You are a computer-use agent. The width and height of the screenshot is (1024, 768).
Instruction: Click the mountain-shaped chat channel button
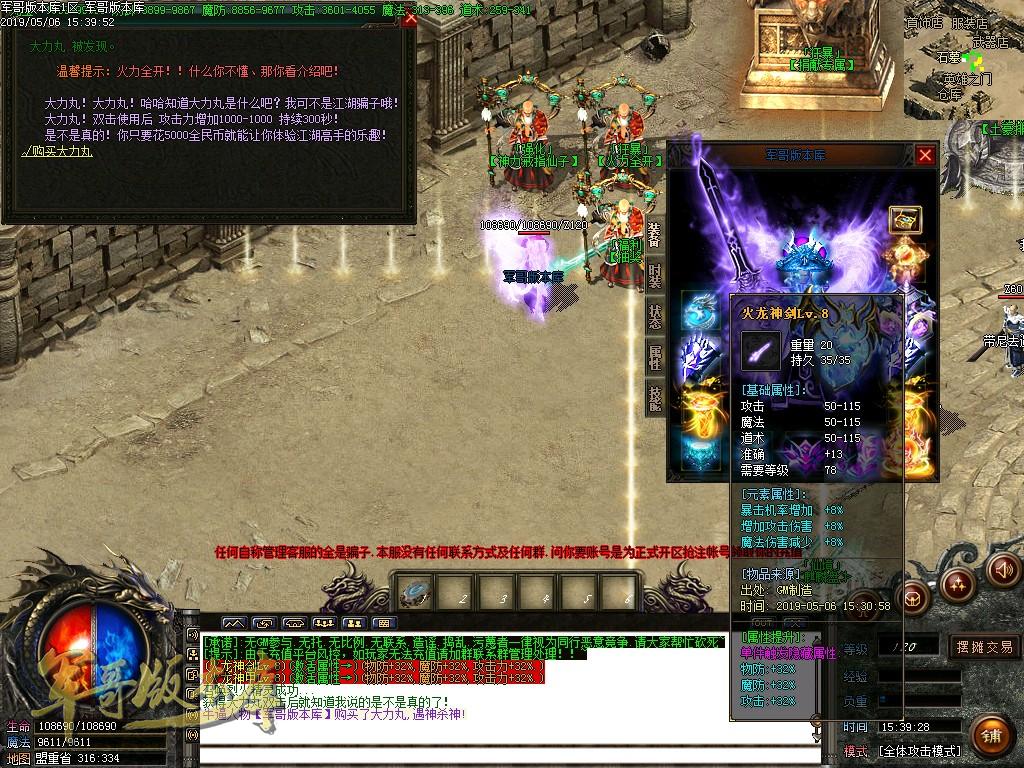pos(233,623)
